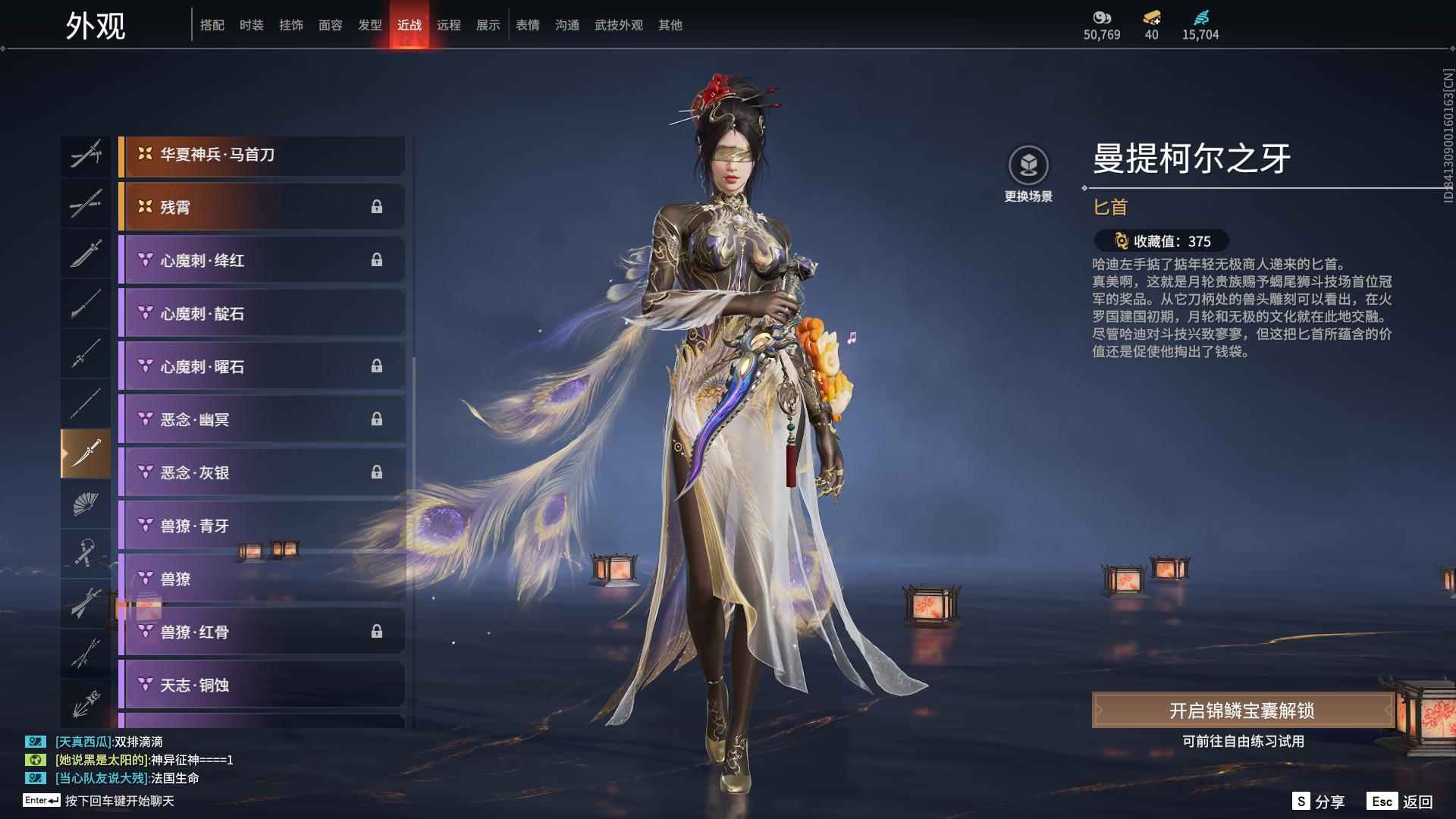
Task: Select the 兽獠·青牙 weapon skin
Action: click(262, 525)
